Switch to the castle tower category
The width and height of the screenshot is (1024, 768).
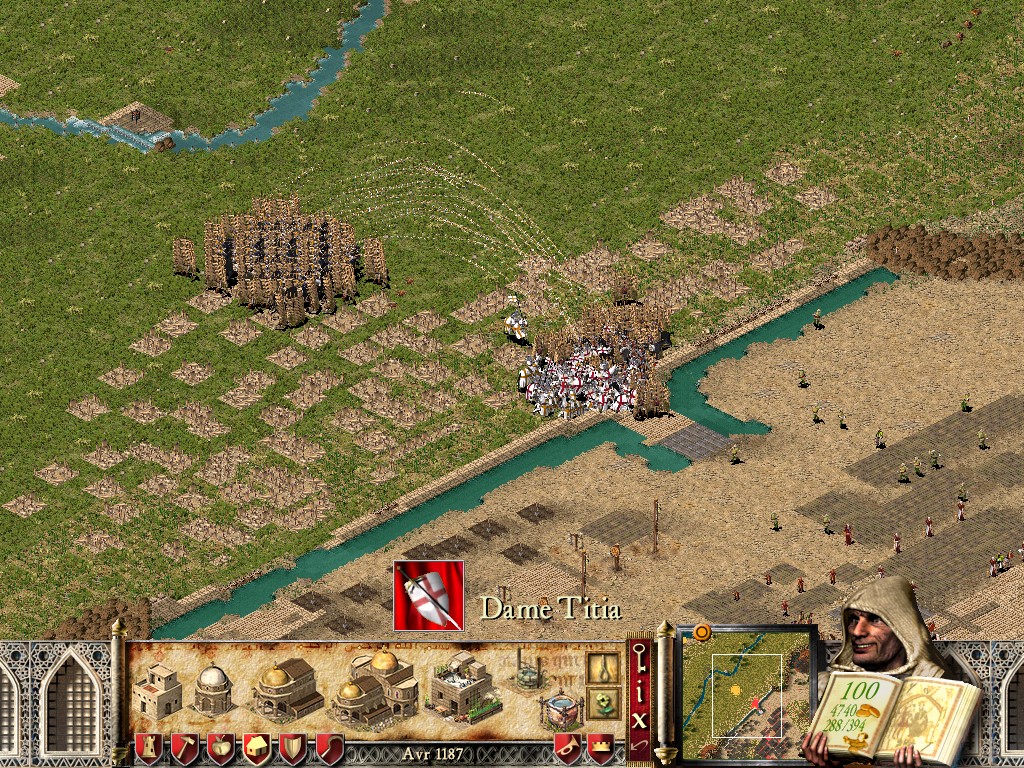click(x=148, y=748)
